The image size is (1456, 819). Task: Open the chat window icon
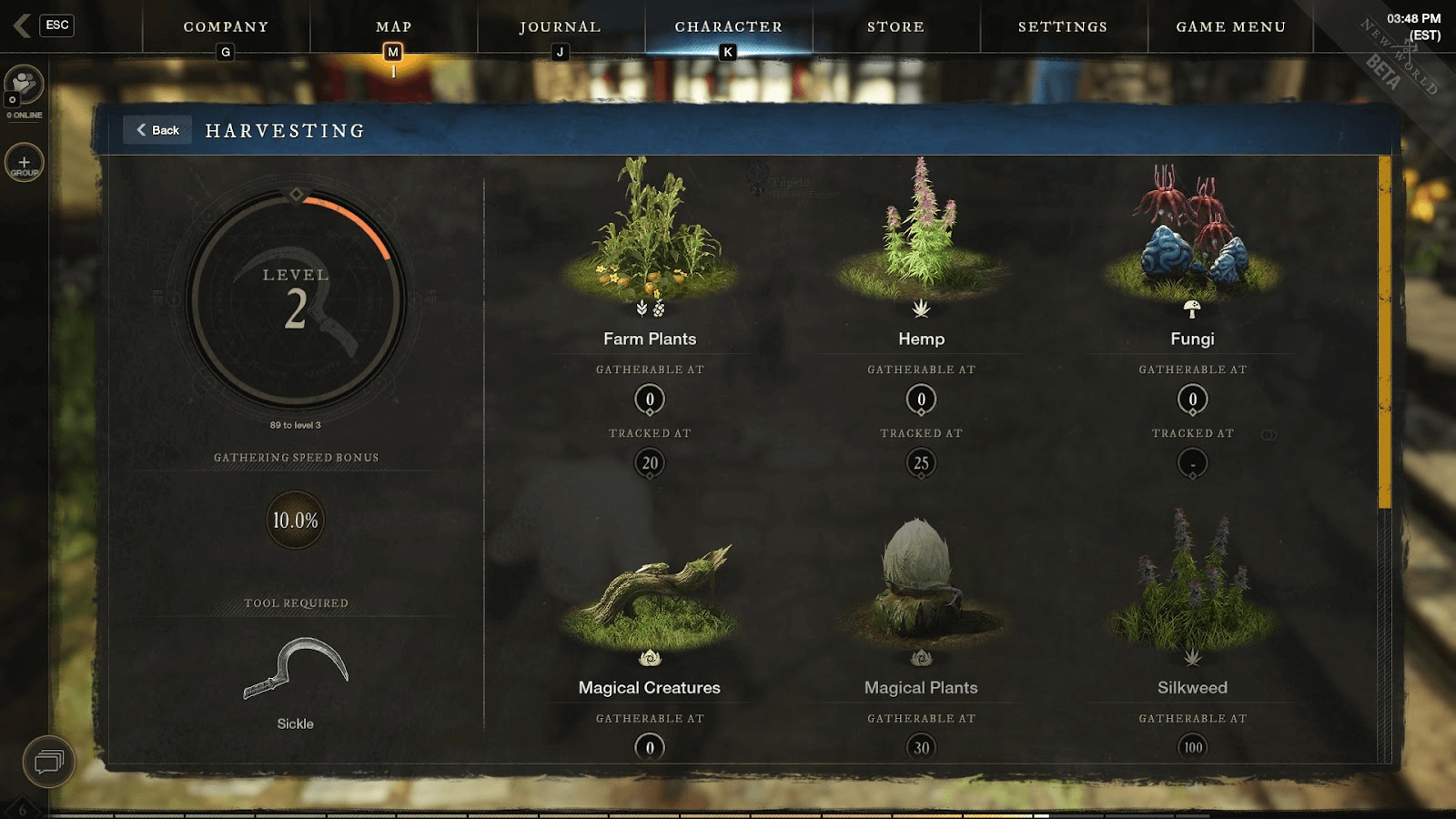click(48, 762)
